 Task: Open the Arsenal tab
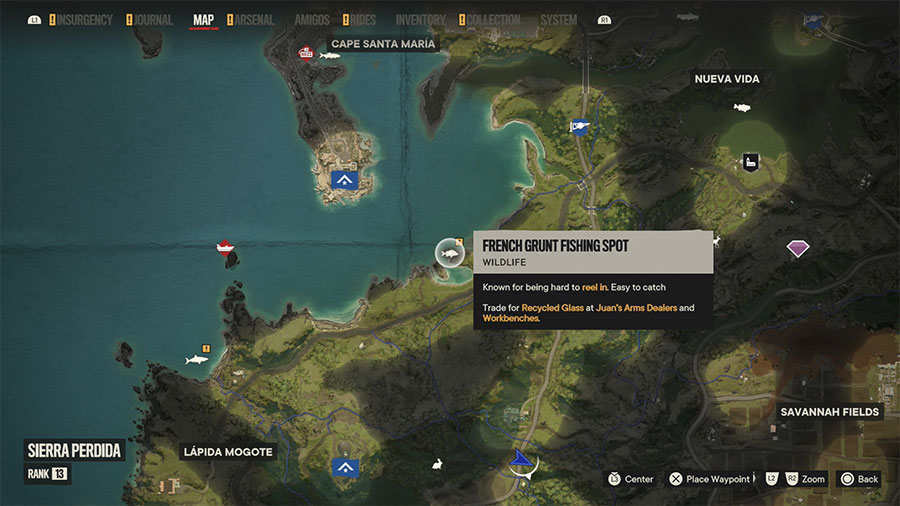[254, 20]
